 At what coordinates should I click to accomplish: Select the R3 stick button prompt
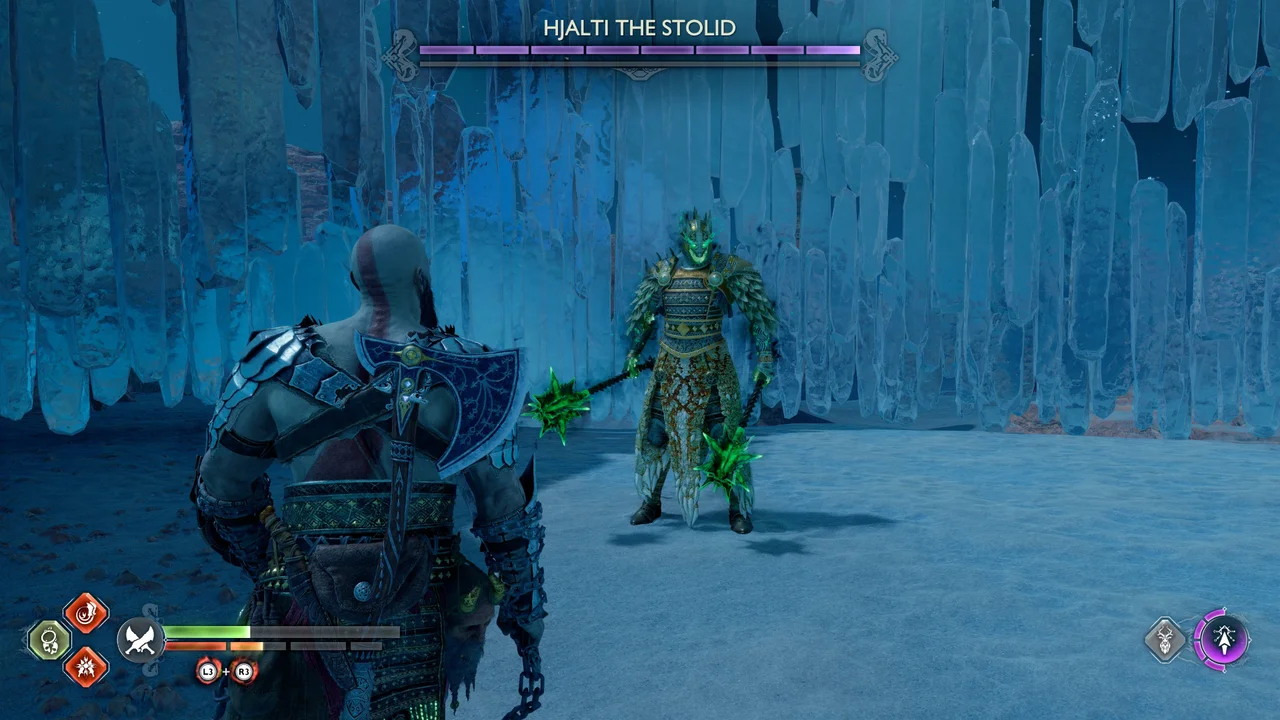[x=243, y=671]
